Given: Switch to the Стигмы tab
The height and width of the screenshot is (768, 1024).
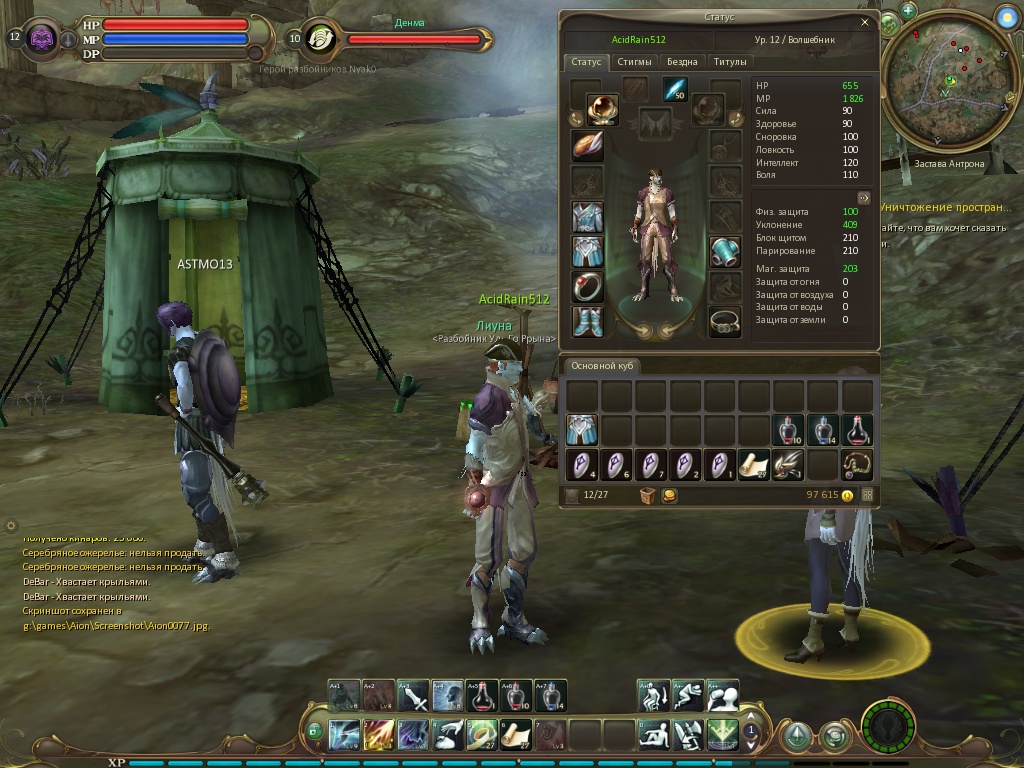Looking at the screenshot, I should 634,62.
